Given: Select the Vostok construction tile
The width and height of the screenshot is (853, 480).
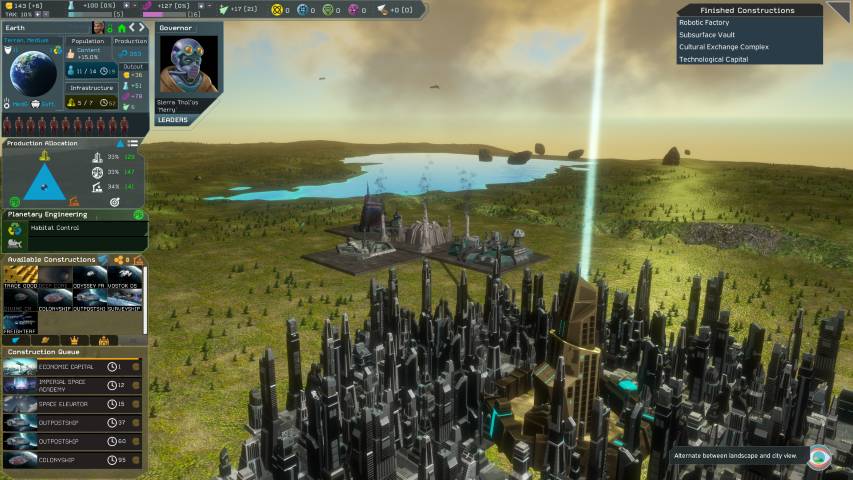Looking at the screenshot, I should coord(124,277).
